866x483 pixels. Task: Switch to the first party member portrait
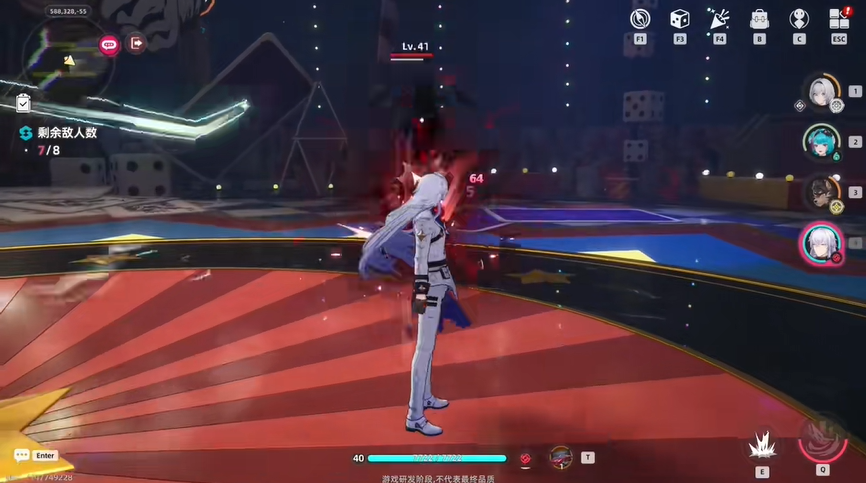point(822,92)
